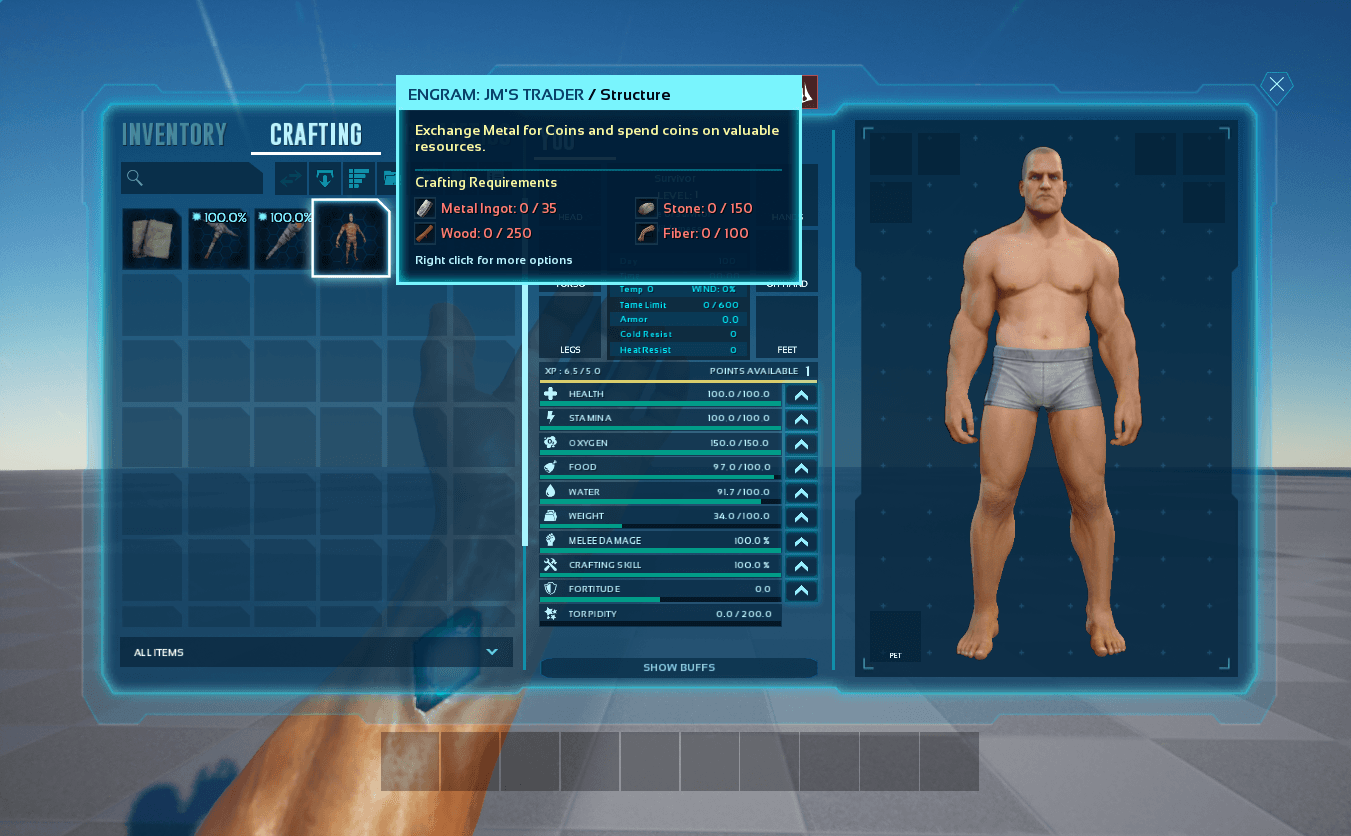Raise the Weight stat level
The width and height of the screenshot is (1351, 836).
click(801, 517)
